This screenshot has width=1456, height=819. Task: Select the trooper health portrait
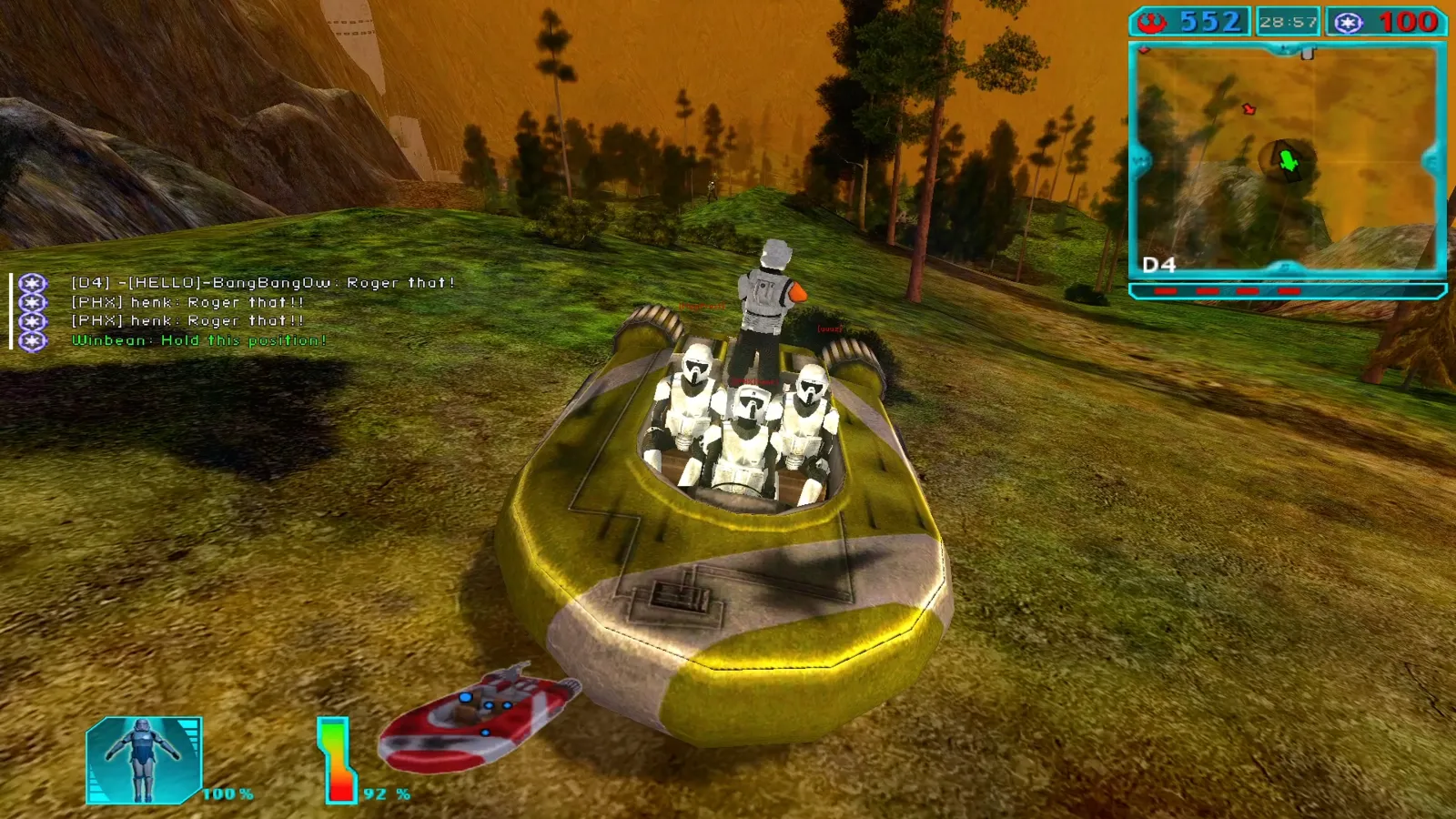tap(144, 761)
